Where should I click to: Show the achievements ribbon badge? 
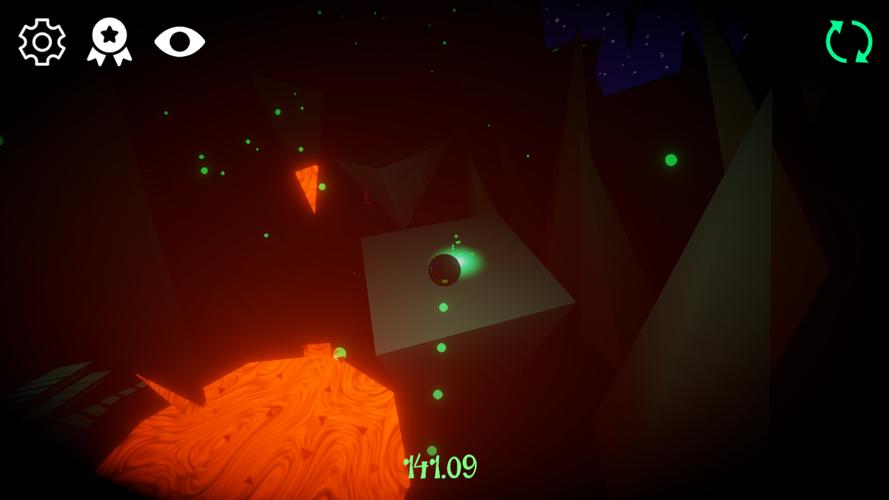coord(109,42)
